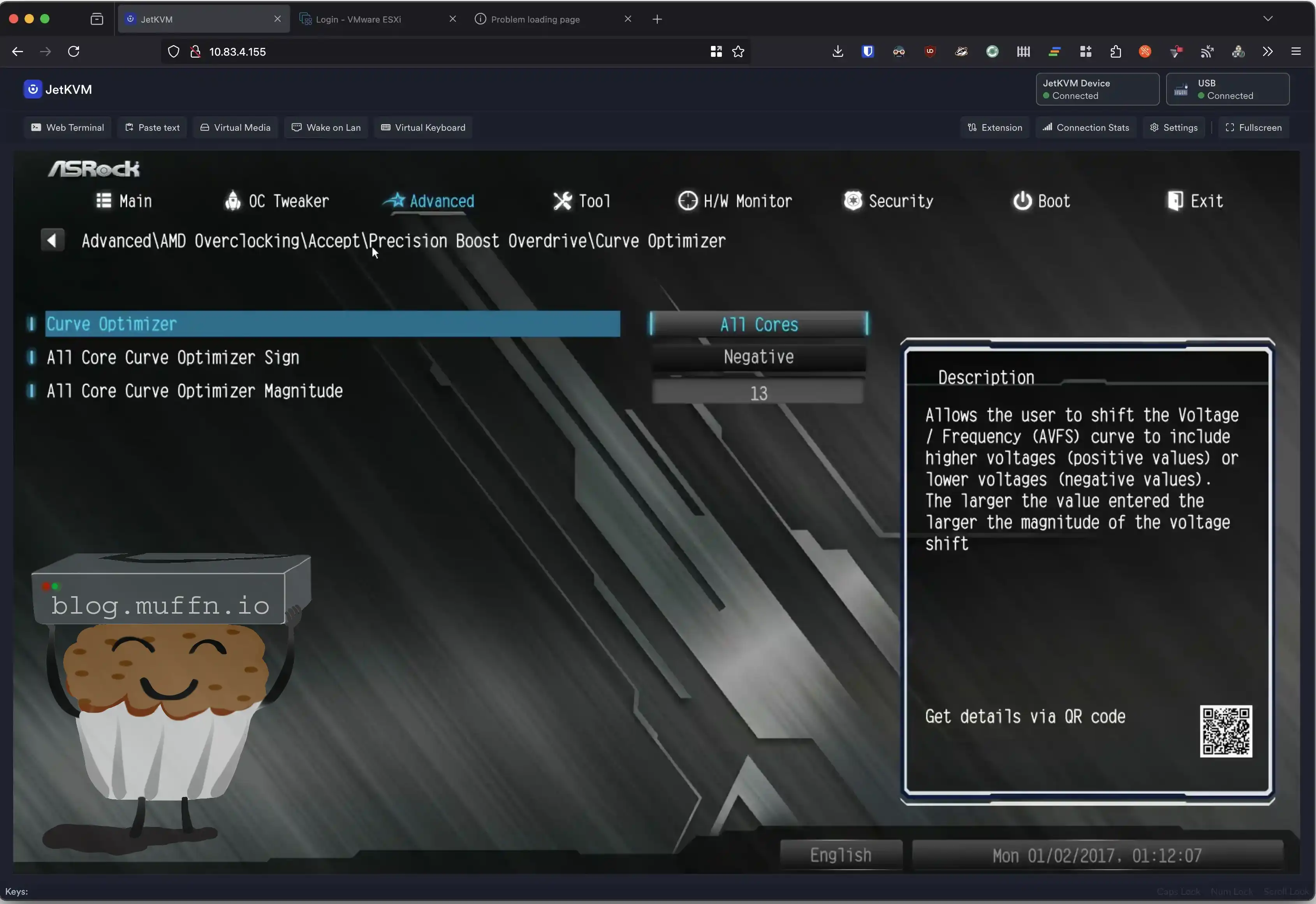Screen dimensions: 1316x904
Task: Select All Core Curve Optimizer Sign row
Action: [x=173, y=357]
